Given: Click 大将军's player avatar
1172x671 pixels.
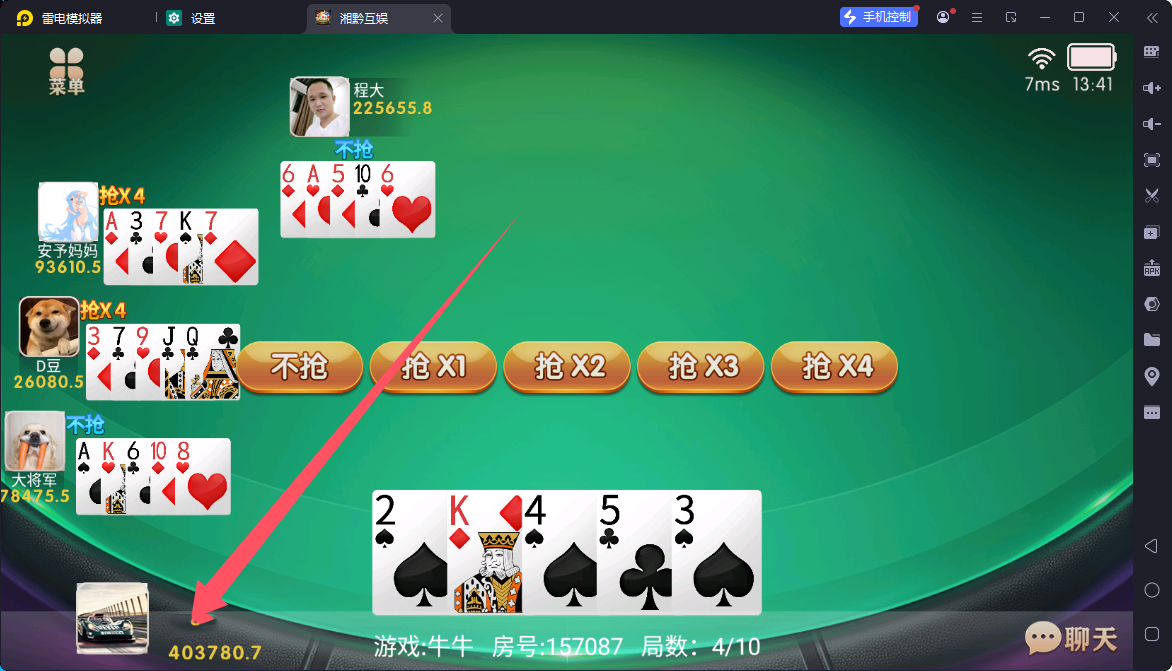Looking at the screenshot, I should click(x=35, y=441).
